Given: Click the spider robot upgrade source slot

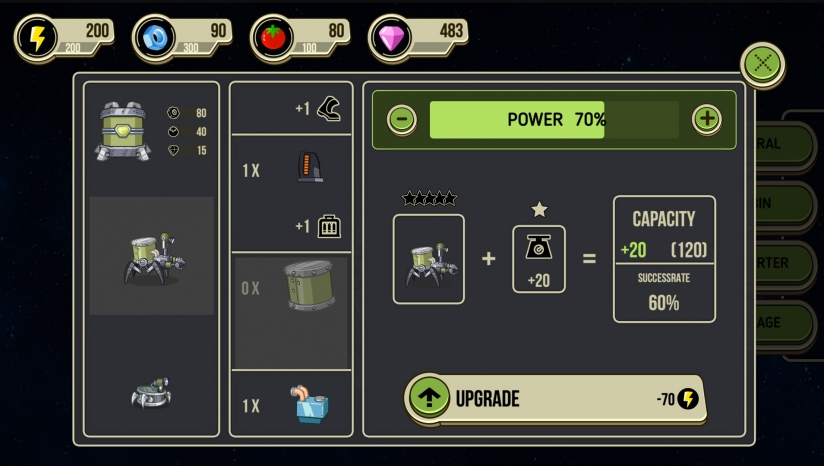Looking at the screenshot, I should click(429, 259).
